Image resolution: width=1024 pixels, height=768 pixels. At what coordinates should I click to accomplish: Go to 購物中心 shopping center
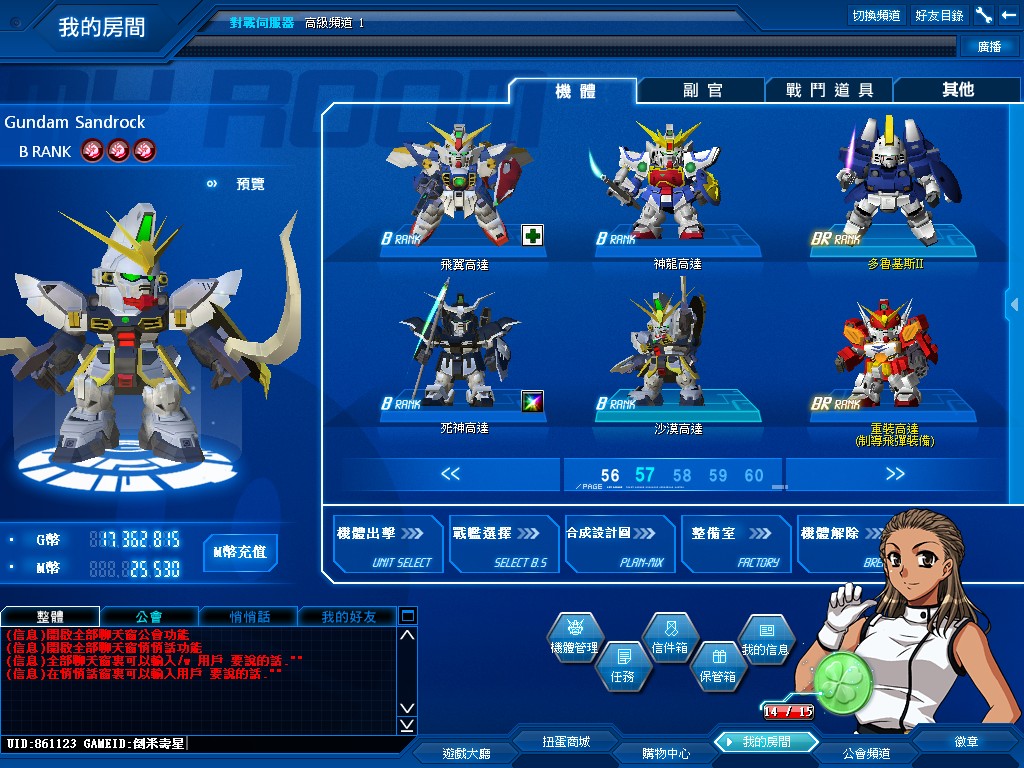pos(666,752)
